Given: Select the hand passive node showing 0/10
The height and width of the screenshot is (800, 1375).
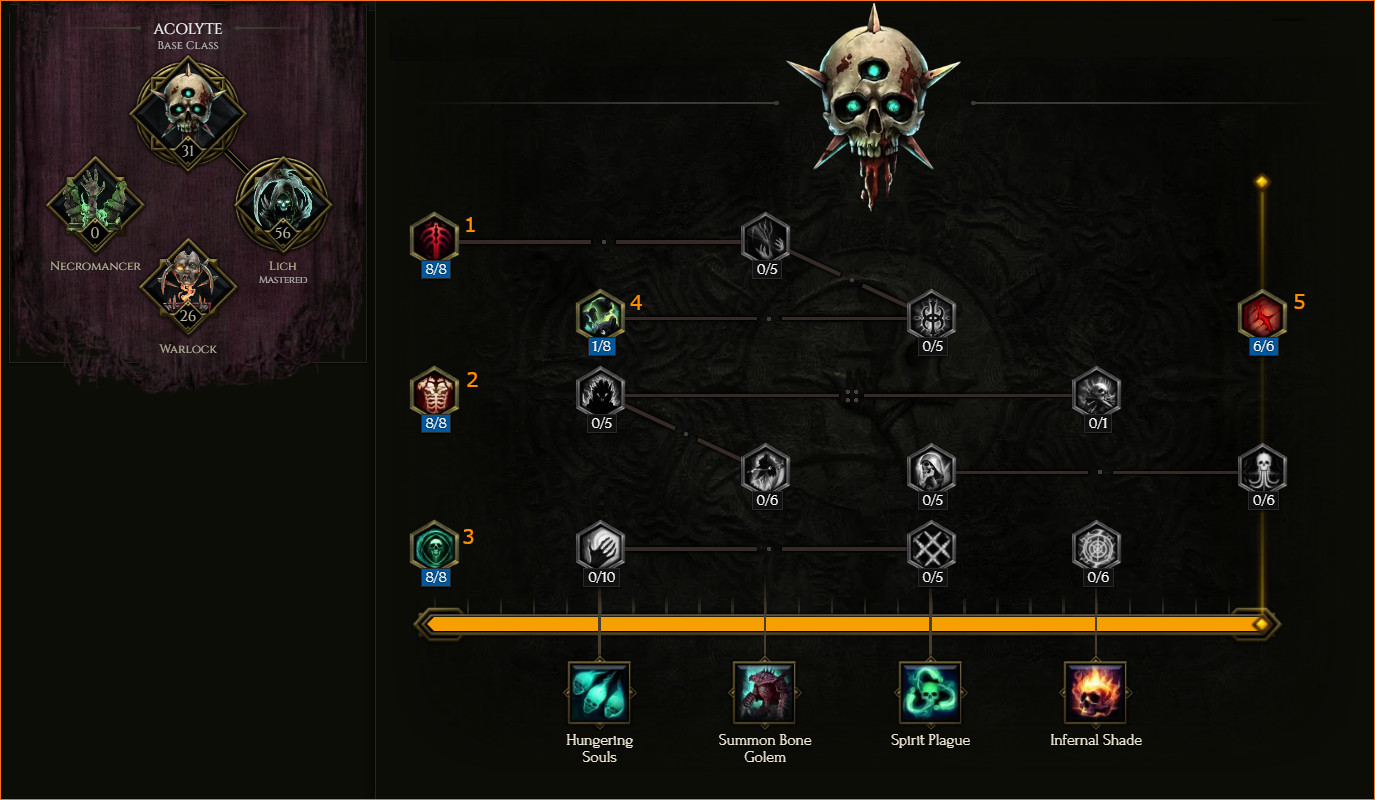Looking at the screenshot, I should [600, 546].
